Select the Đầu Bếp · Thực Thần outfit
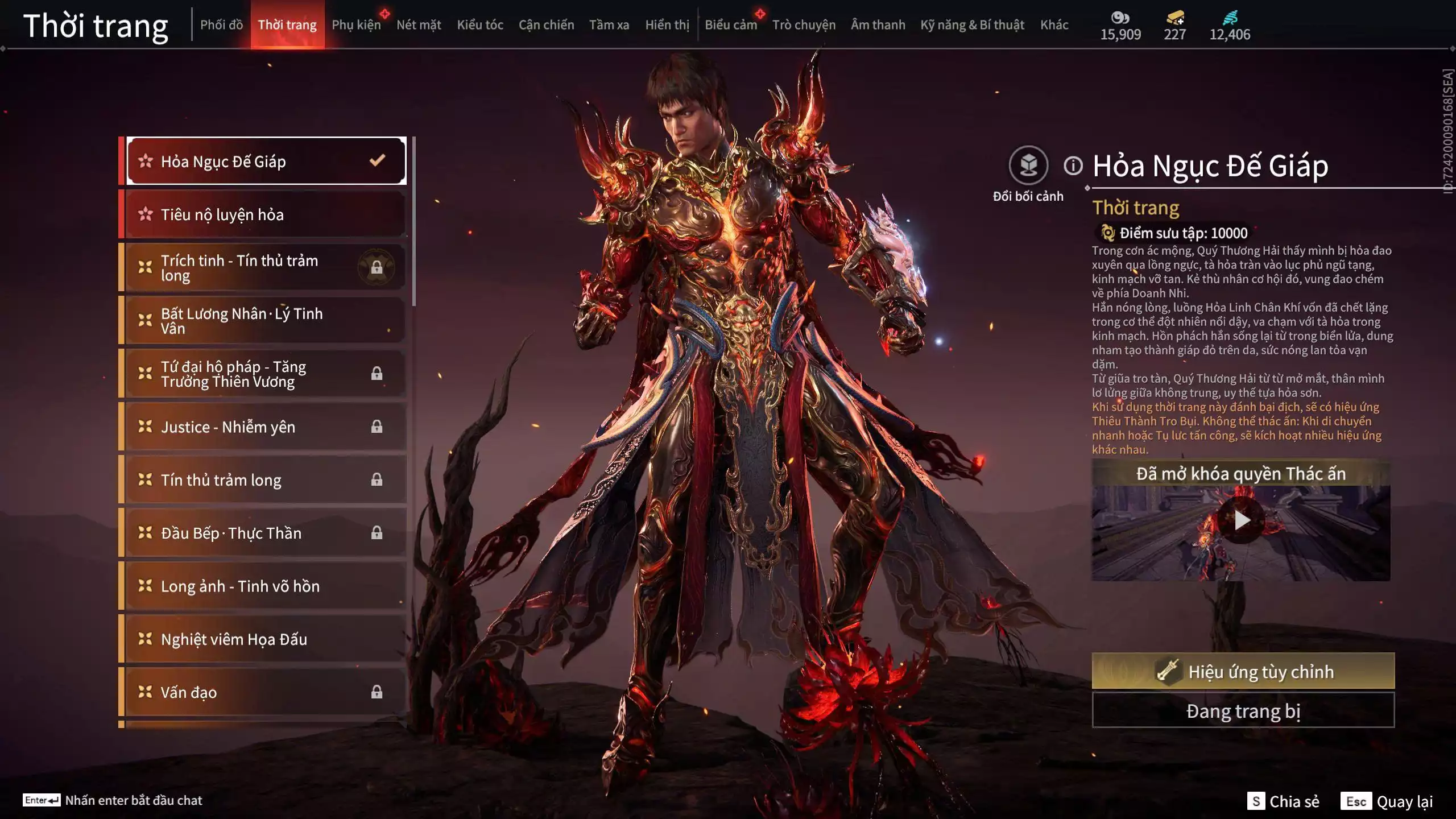The width and height of the screenshot is (1456, 819). pyautogui.click(x=265, y=533)
